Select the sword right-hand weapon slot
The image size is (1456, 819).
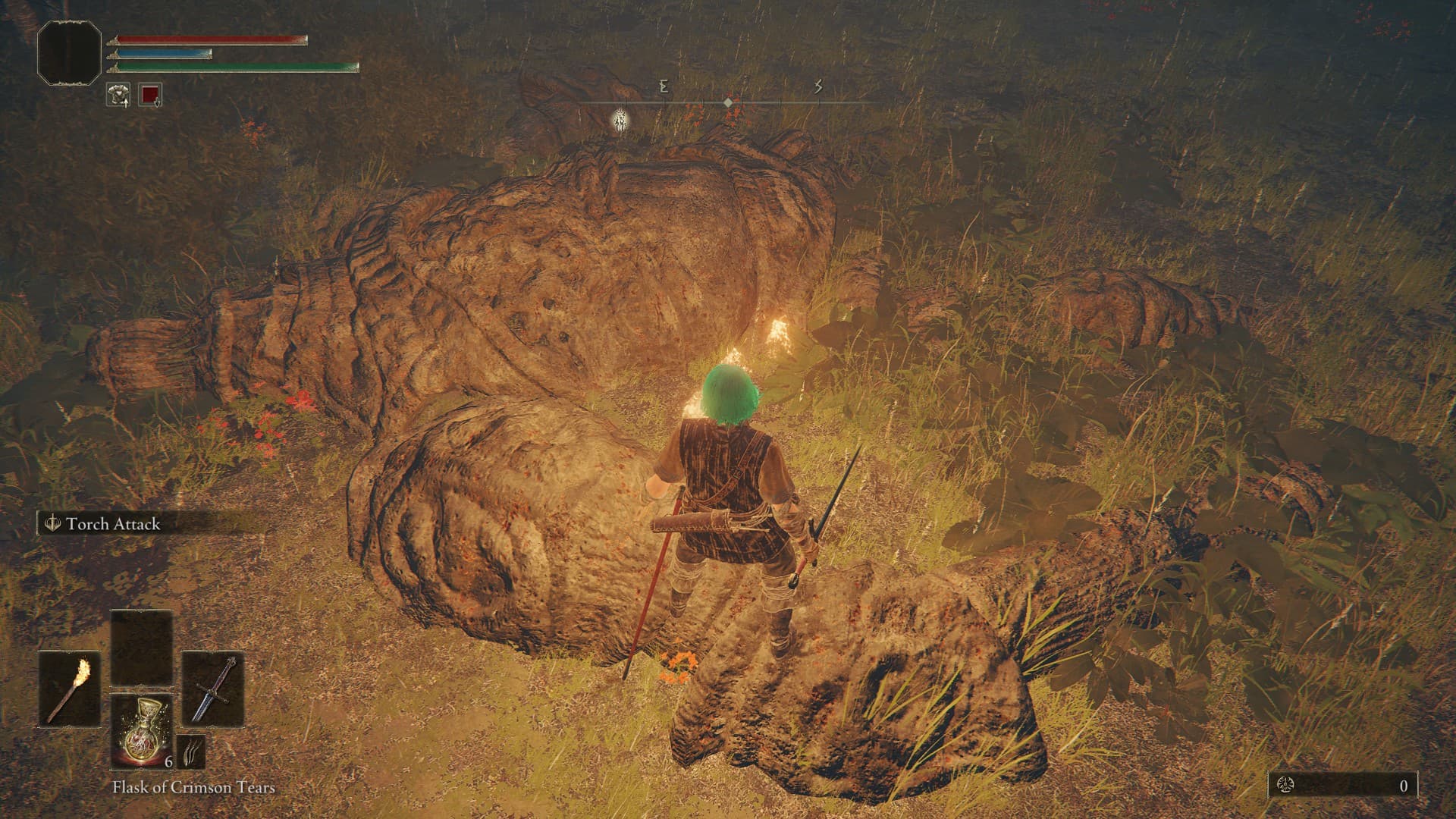coord(213,688)
